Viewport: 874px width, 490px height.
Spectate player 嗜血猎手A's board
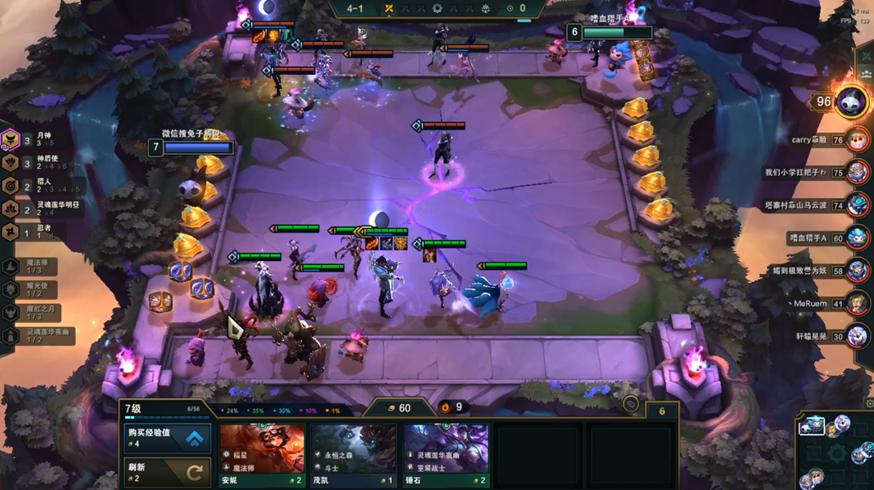click(856, 238)
